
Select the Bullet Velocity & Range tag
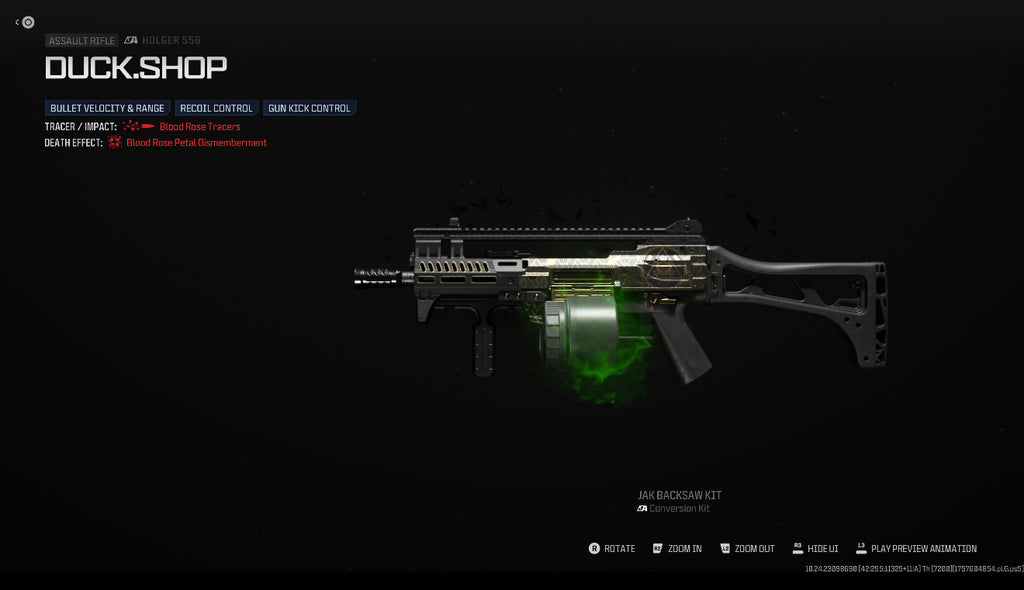pos(107,108)
